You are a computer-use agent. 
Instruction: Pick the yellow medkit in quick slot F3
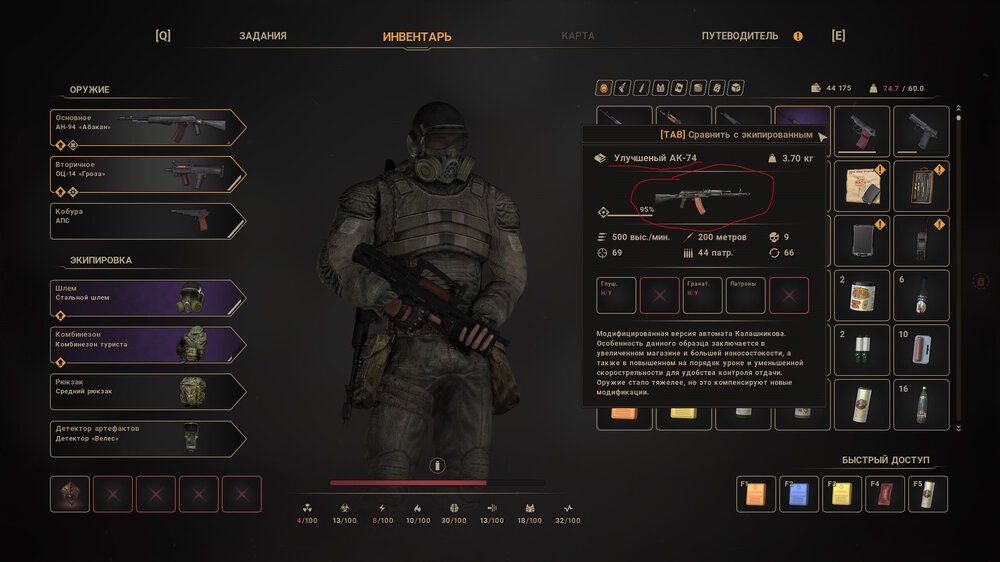click(842, 494)
